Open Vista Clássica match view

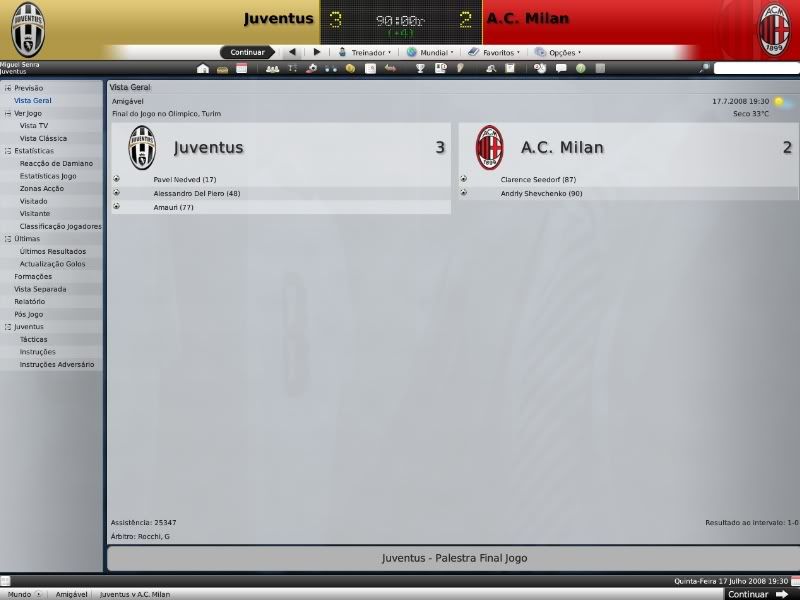(x=43, y=138)
